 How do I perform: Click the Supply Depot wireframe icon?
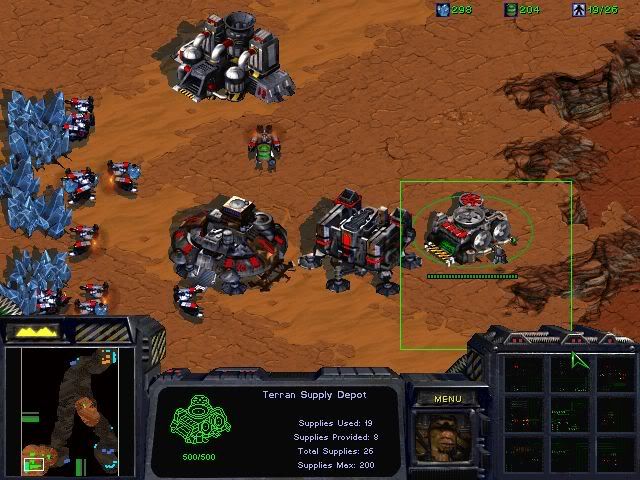196,423
